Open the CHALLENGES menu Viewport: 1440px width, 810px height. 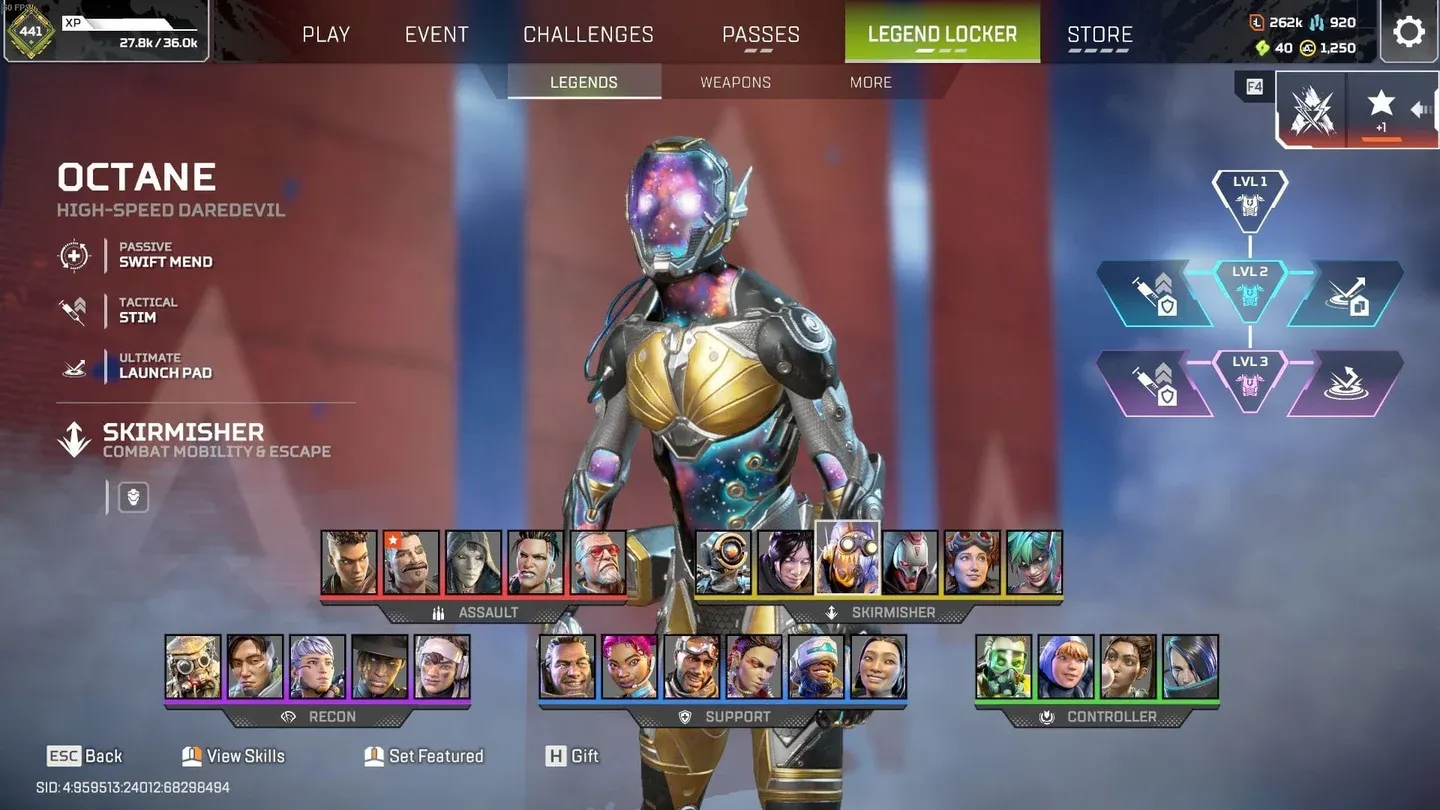click(588, 33)
